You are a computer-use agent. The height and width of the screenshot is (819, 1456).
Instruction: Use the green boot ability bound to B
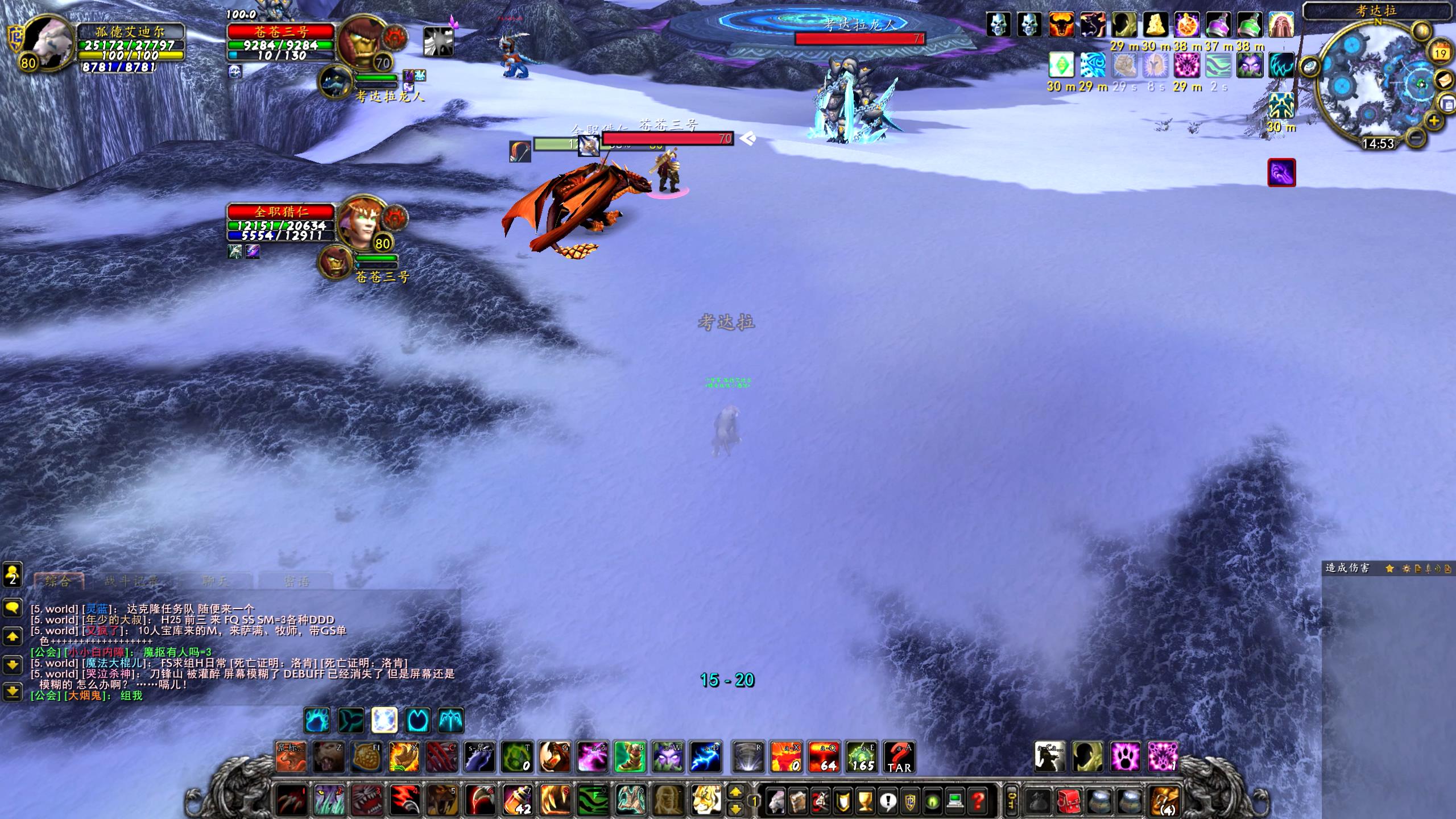click(x=630, y=758)
